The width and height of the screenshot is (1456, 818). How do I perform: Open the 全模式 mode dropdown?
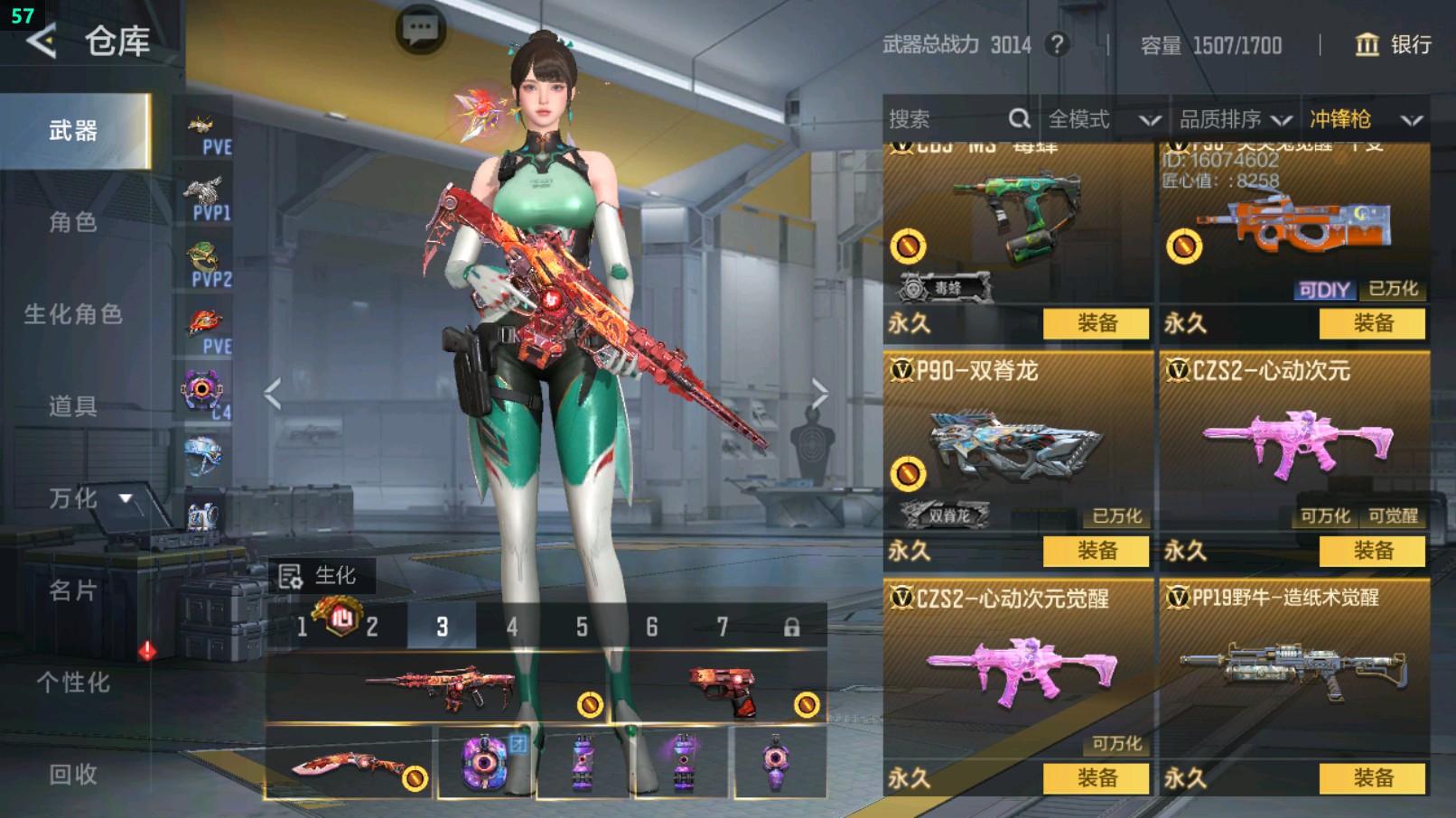click(x=1104, y=119)
